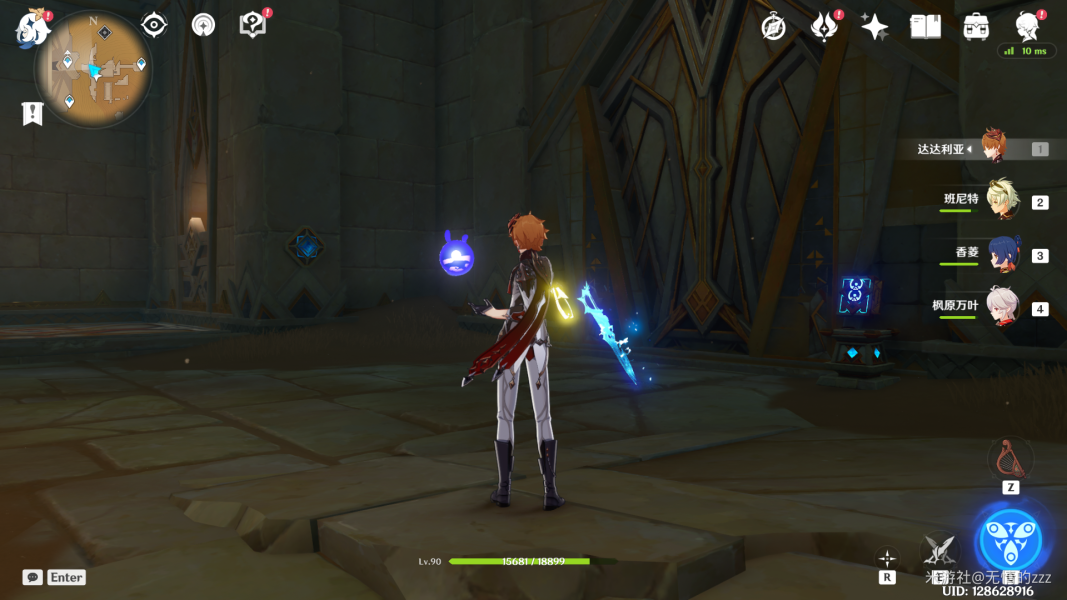Screen dimensions: 1067x600
Task: Switch to party member 枫原万叶
Action: tap(1001, 306)
